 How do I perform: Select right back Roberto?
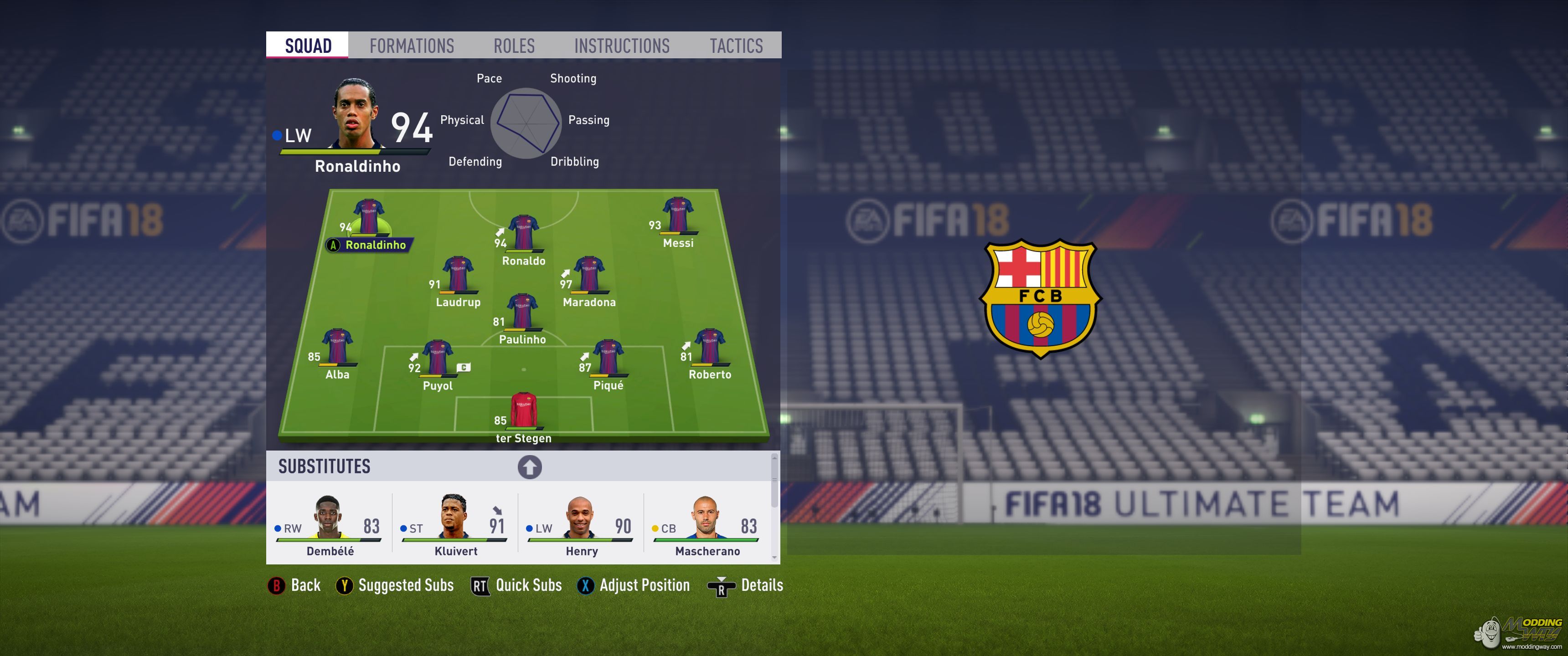click(x=709, y=347)
